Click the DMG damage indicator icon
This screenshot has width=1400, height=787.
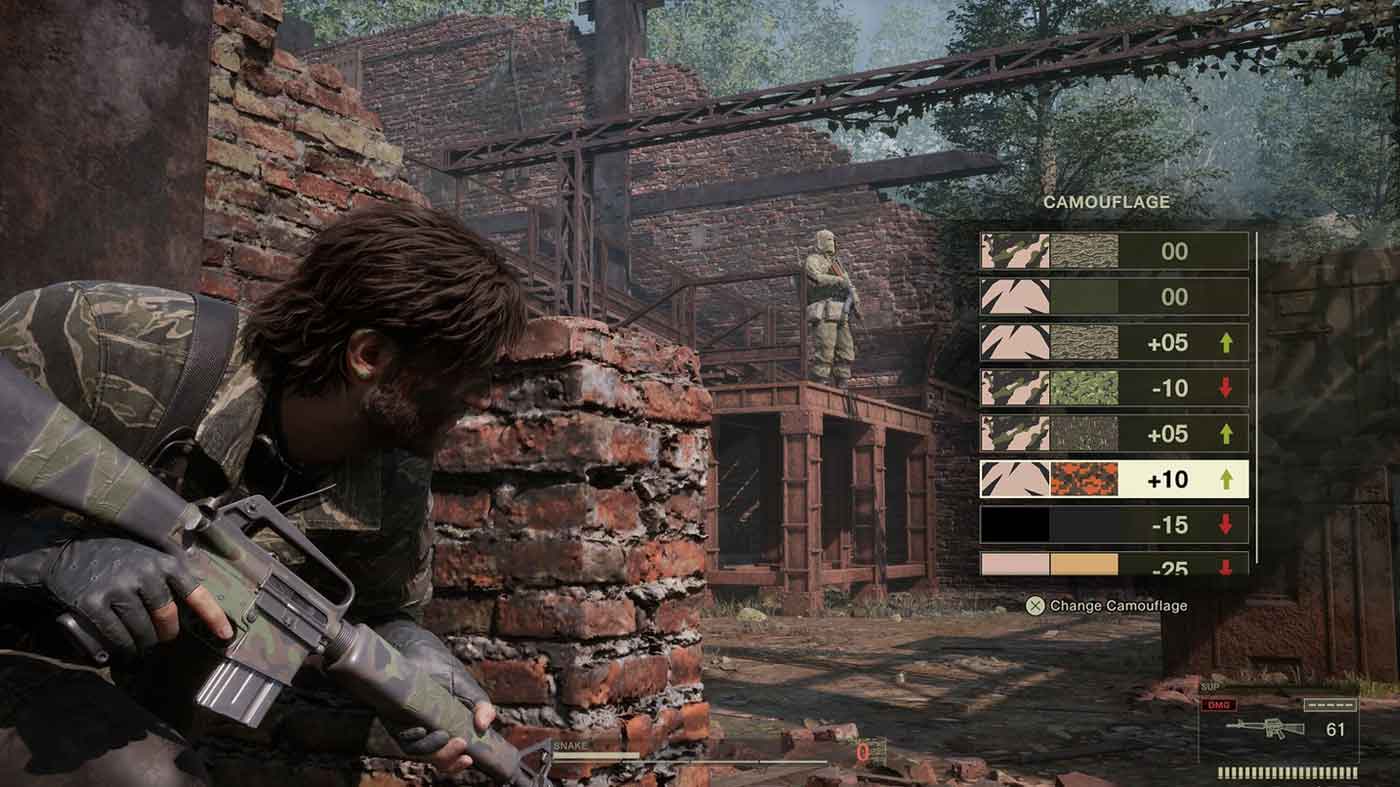coord(1218,705)
